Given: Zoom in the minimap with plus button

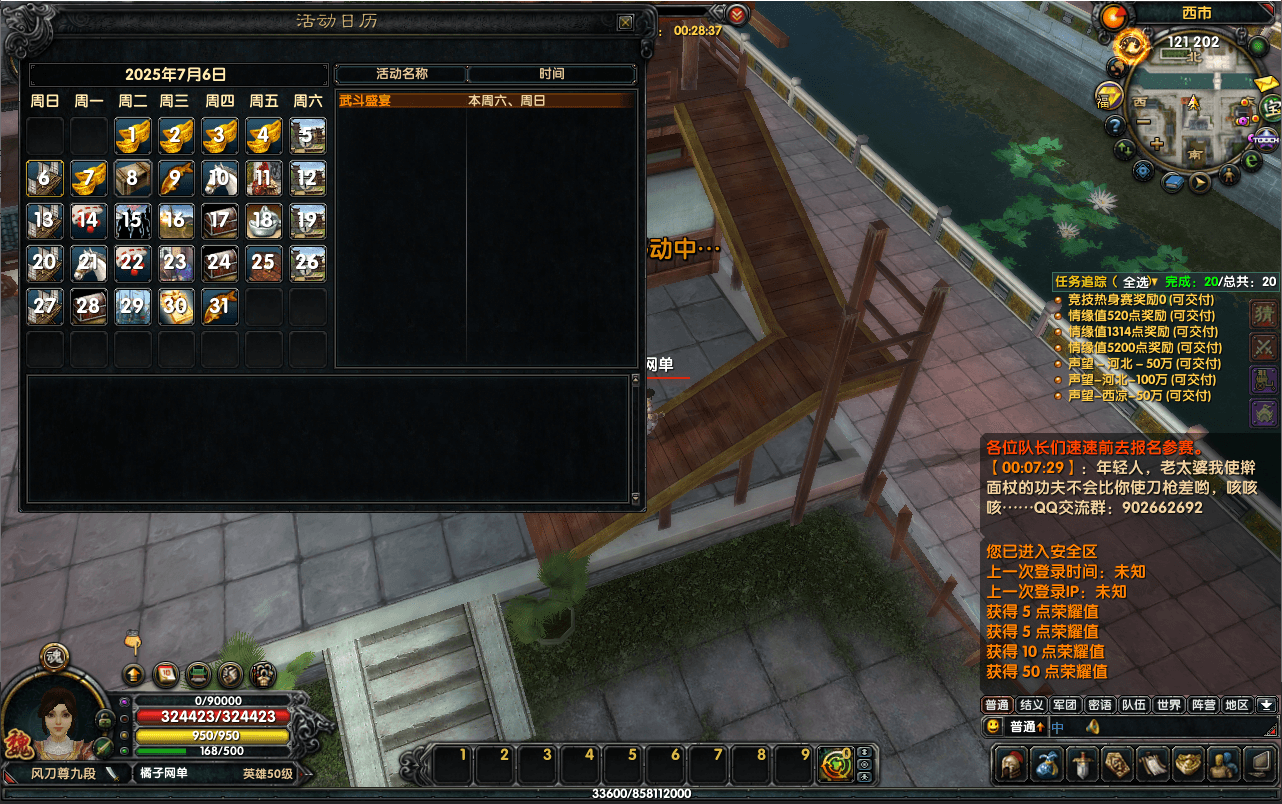Looking at the screenshot, I should pos(1157,144).
